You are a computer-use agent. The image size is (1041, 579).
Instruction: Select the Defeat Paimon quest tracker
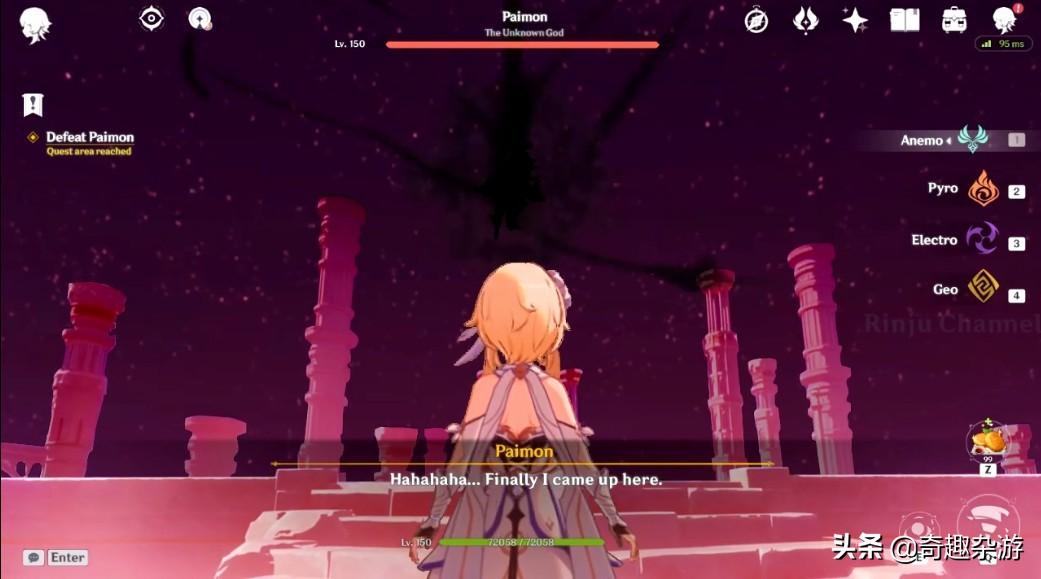click(x=89, y=137)
